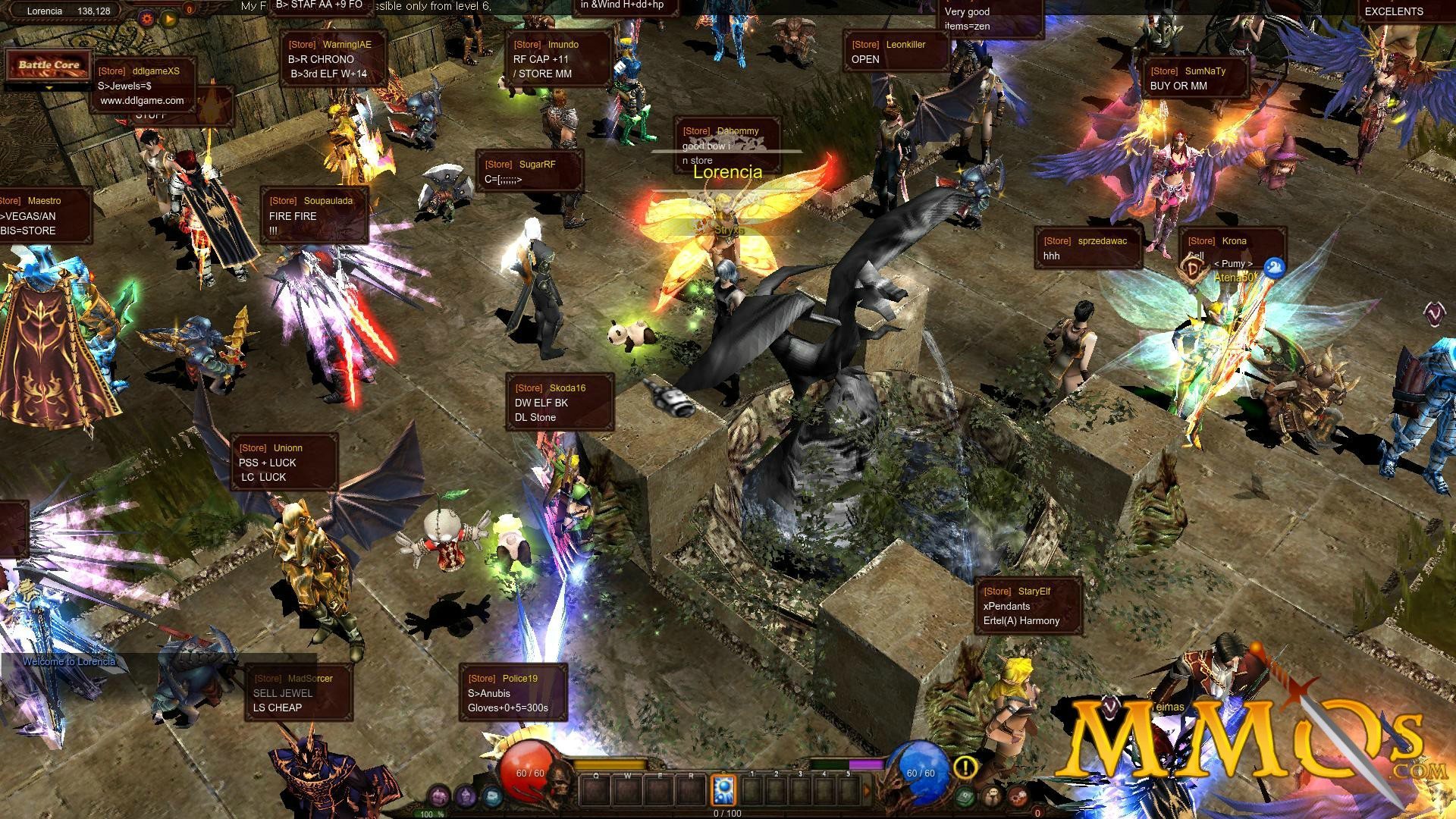Screen dimensions: 1456x819
Task: Browse SumNaTy's BUY OR MM store
Action: [x=1194, y=78]
